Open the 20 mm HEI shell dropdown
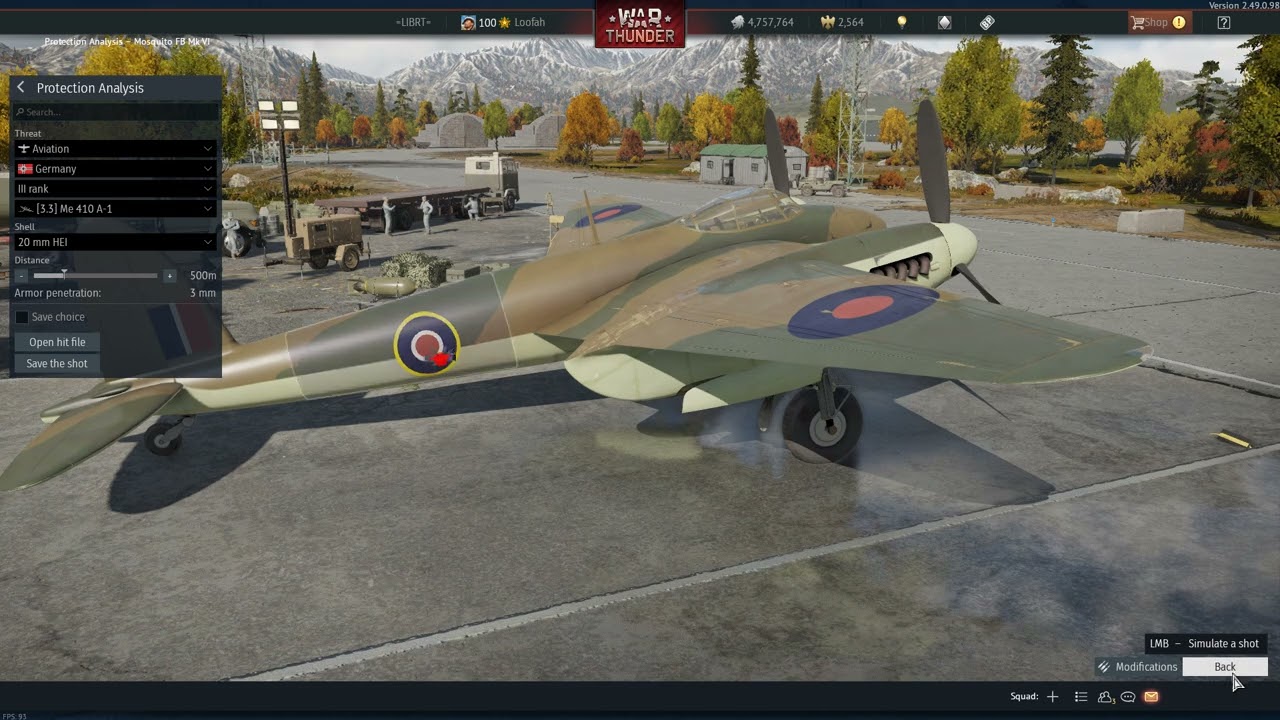 [x=115, y=242]
